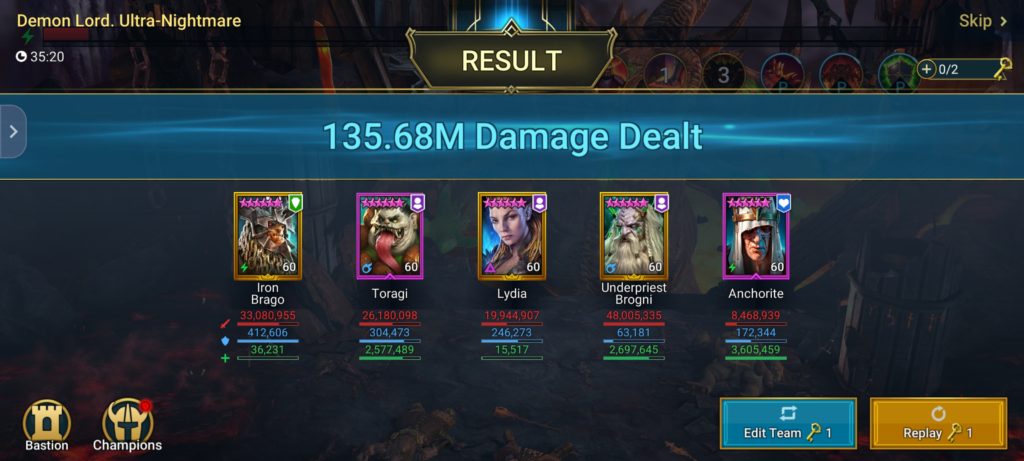The image size is (1024, 461).
Task: Tap the Anchorite champion portrait
Action: 756,236
